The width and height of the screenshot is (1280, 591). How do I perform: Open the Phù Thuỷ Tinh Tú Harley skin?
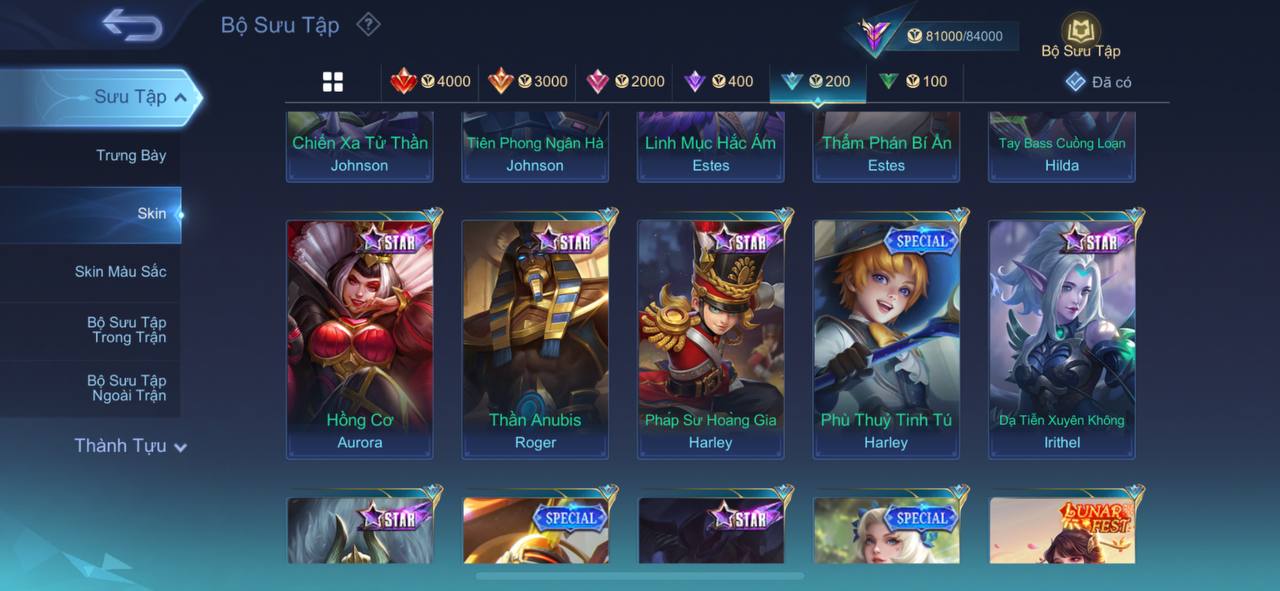click(886, 339)
